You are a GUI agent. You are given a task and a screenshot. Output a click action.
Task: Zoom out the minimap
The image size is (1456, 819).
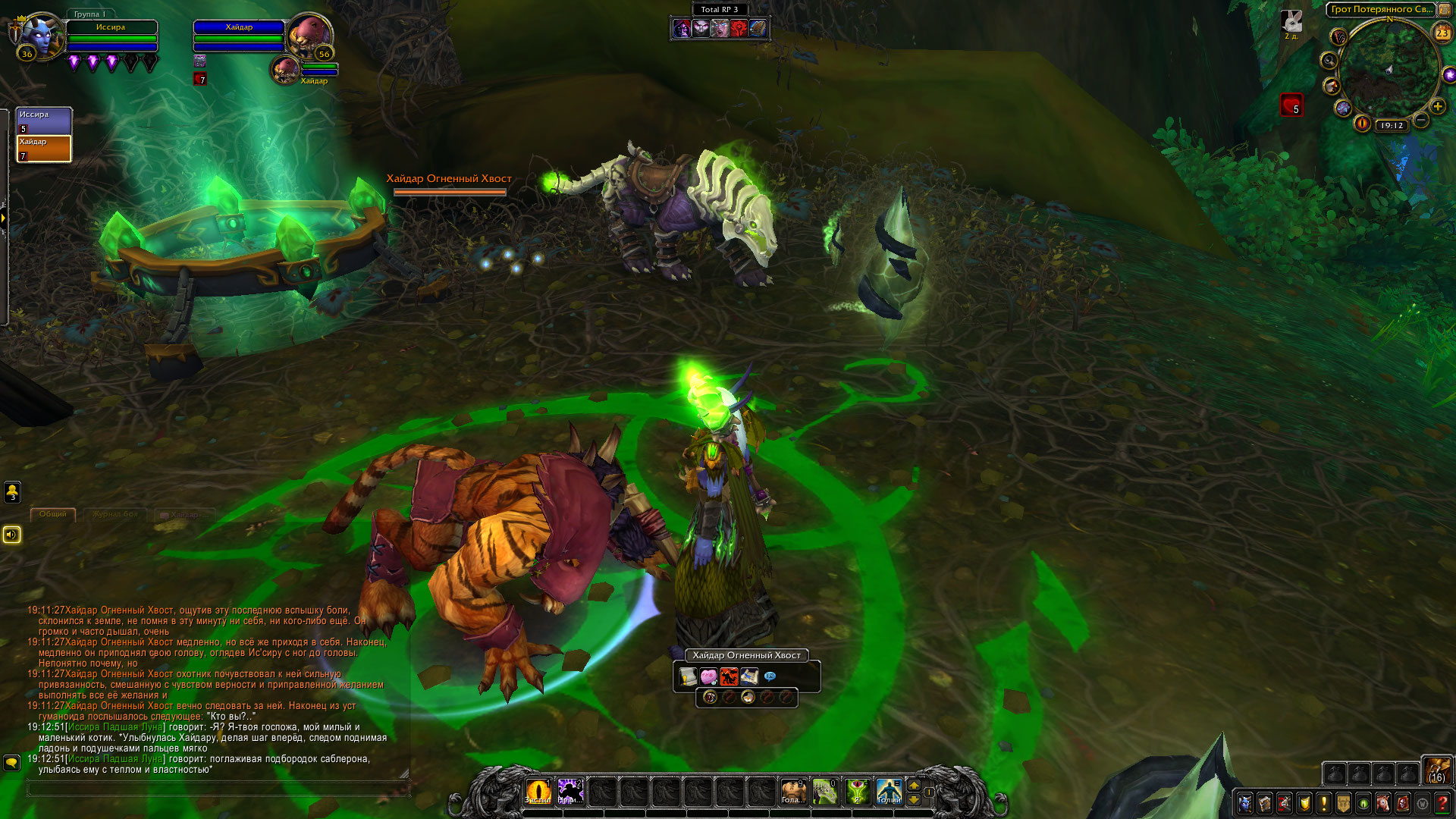(1421, 120)
